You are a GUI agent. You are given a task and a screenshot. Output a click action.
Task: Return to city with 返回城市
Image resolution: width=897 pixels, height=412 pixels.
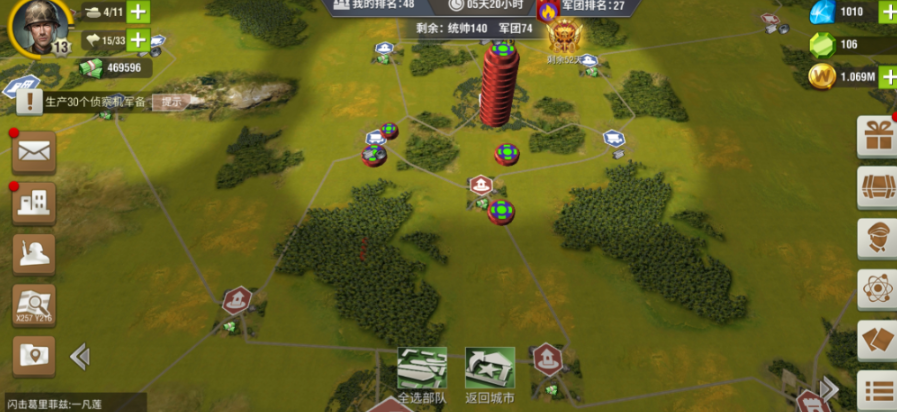pyautogui.click(x=490, y=371)
